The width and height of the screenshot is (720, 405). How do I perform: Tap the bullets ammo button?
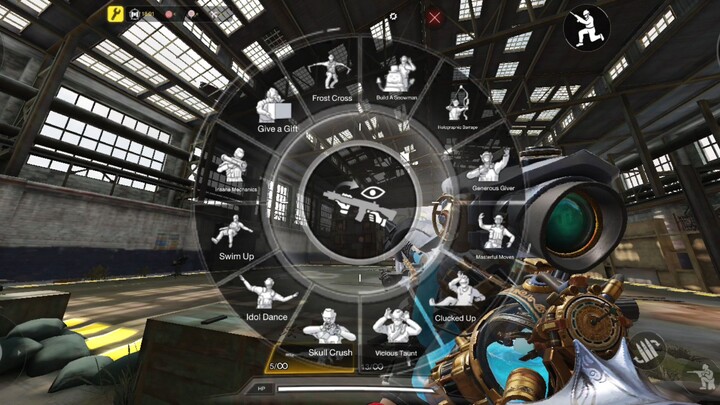point(647,350)
